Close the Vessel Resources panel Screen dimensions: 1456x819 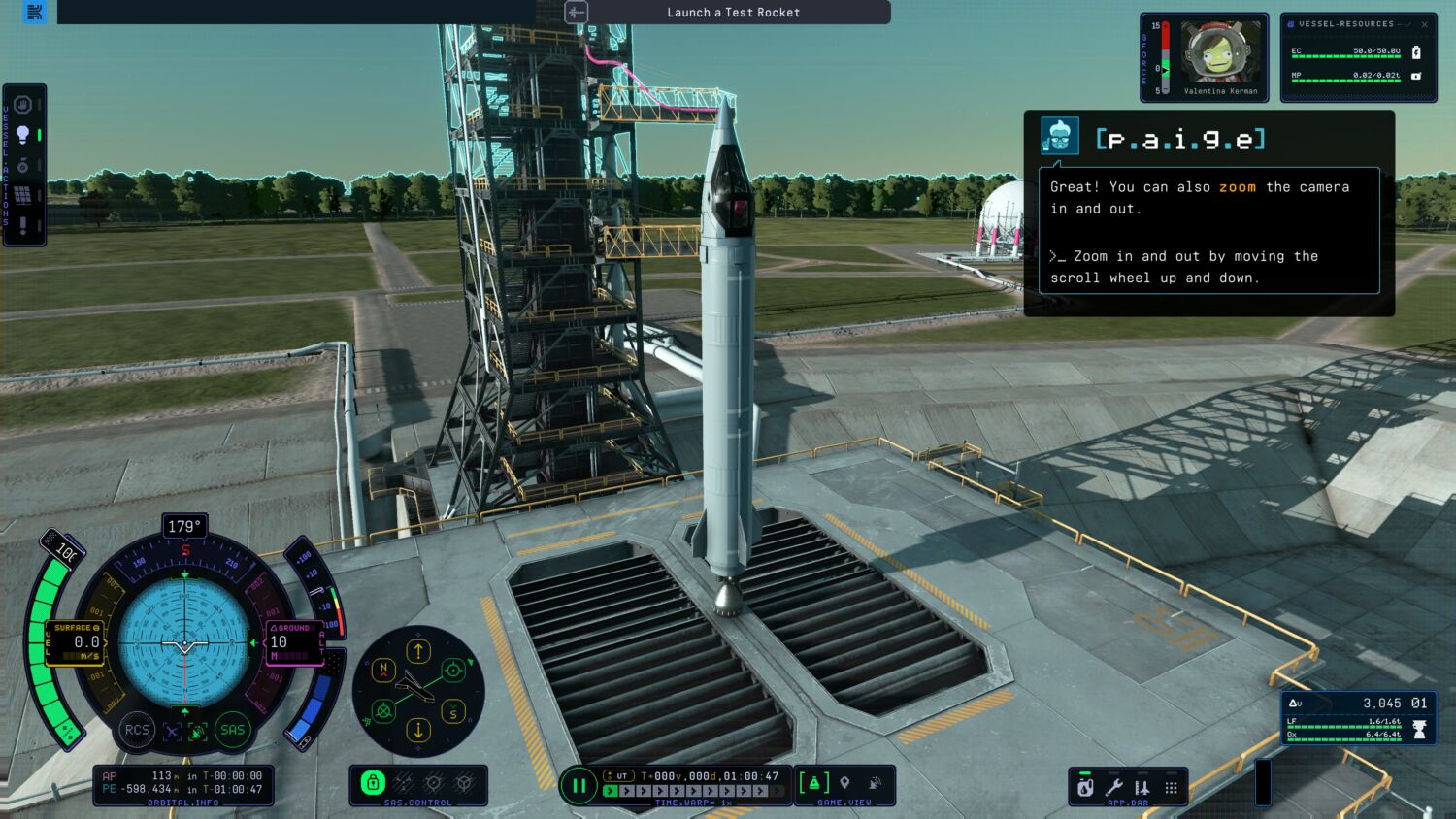[x=1424, y=24]
